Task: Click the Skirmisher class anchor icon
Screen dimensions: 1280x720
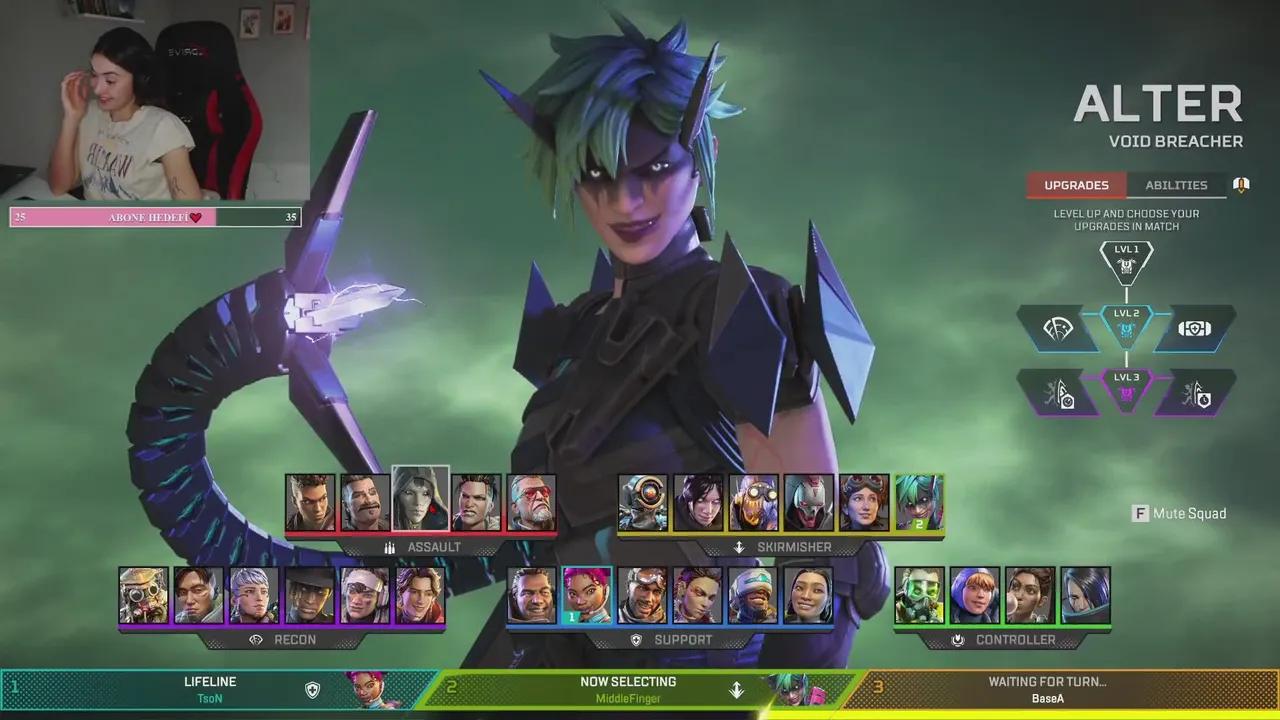Action: tap(738, 547)
